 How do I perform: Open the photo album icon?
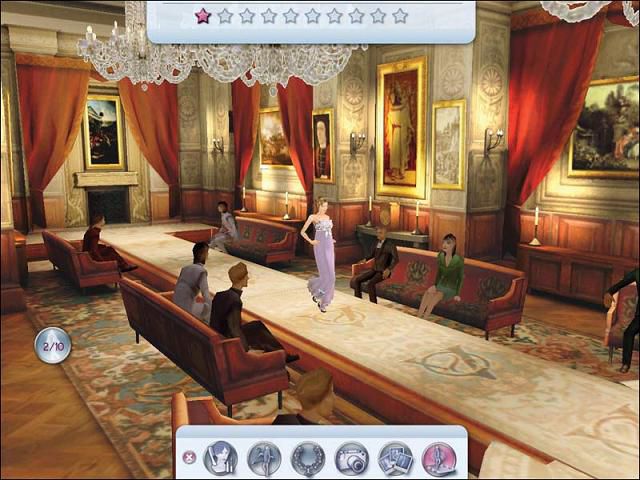[x=396, y=458]
